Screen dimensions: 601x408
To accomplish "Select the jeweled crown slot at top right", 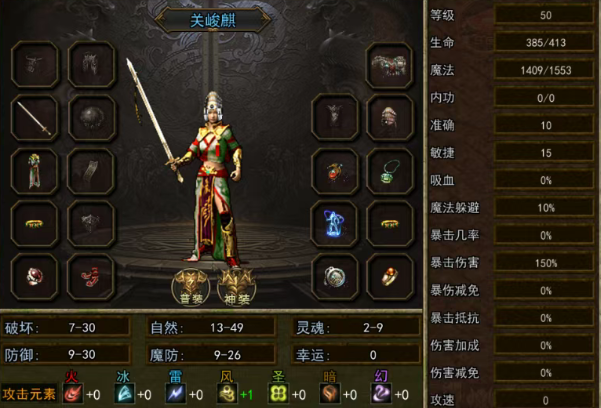I will (x=390, y=67).
